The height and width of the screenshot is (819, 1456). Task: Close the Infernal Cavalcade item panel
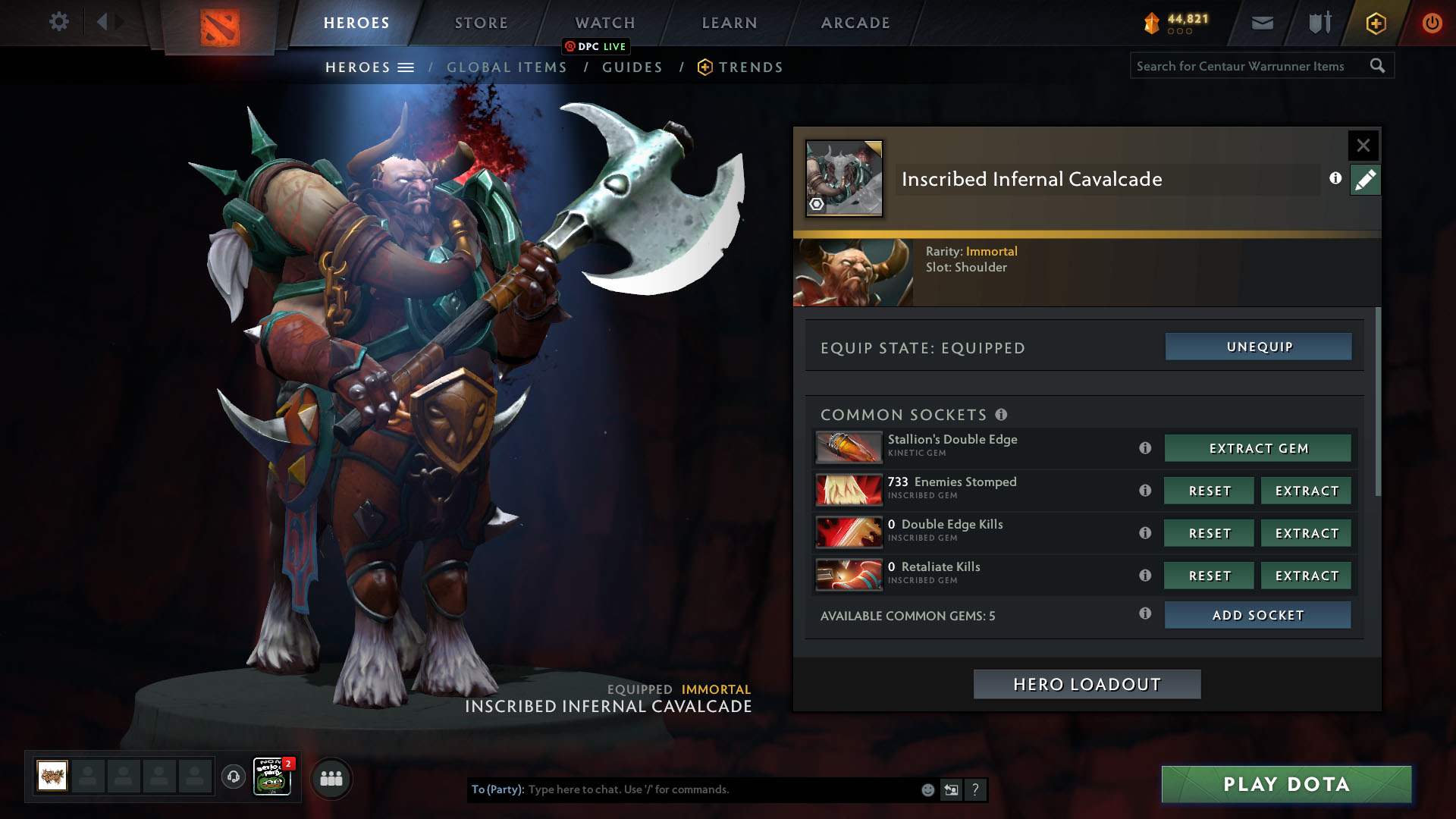point(1363,145)
